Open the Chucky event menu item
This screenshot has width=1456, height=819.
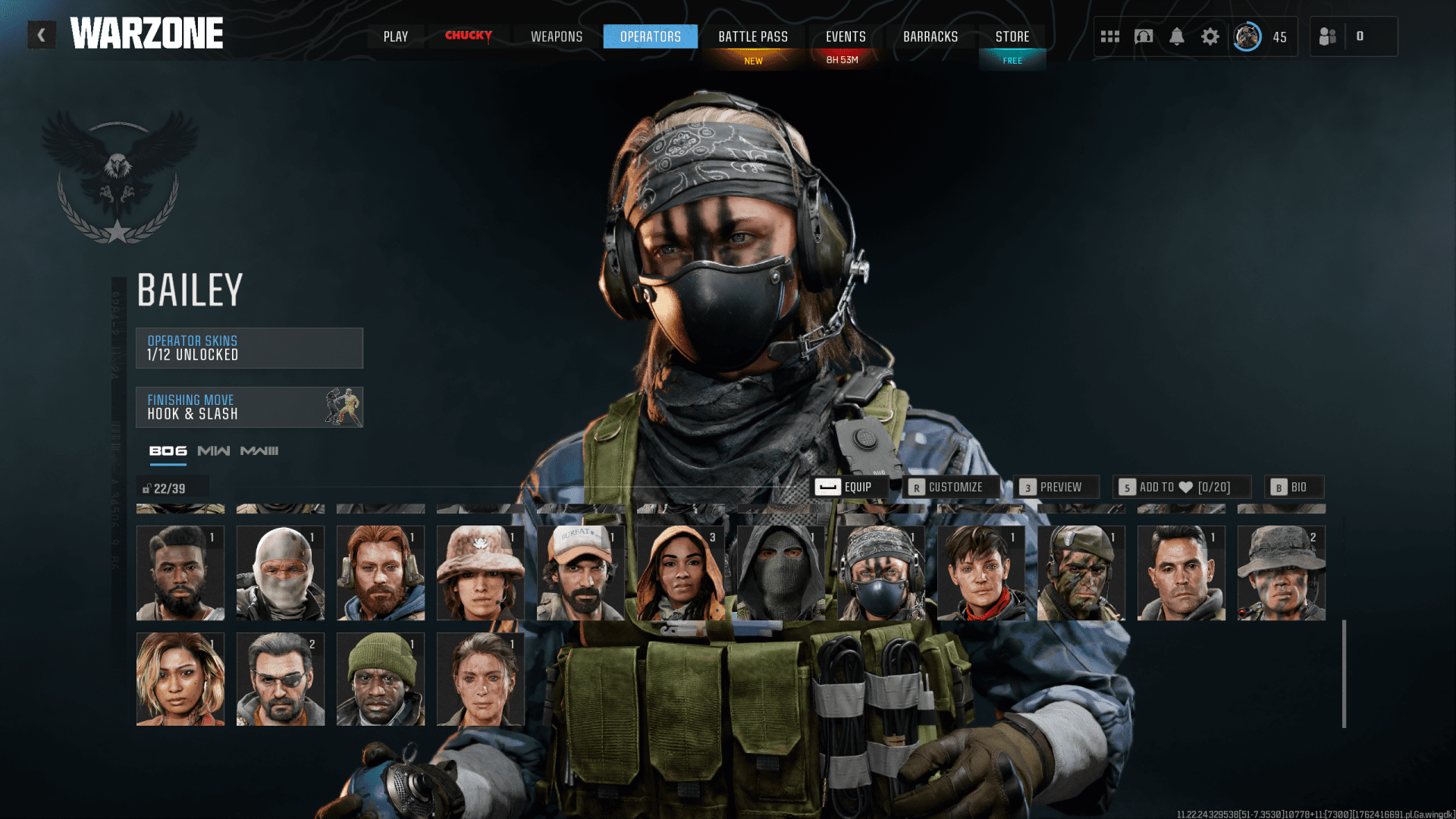tap(469, 36)
